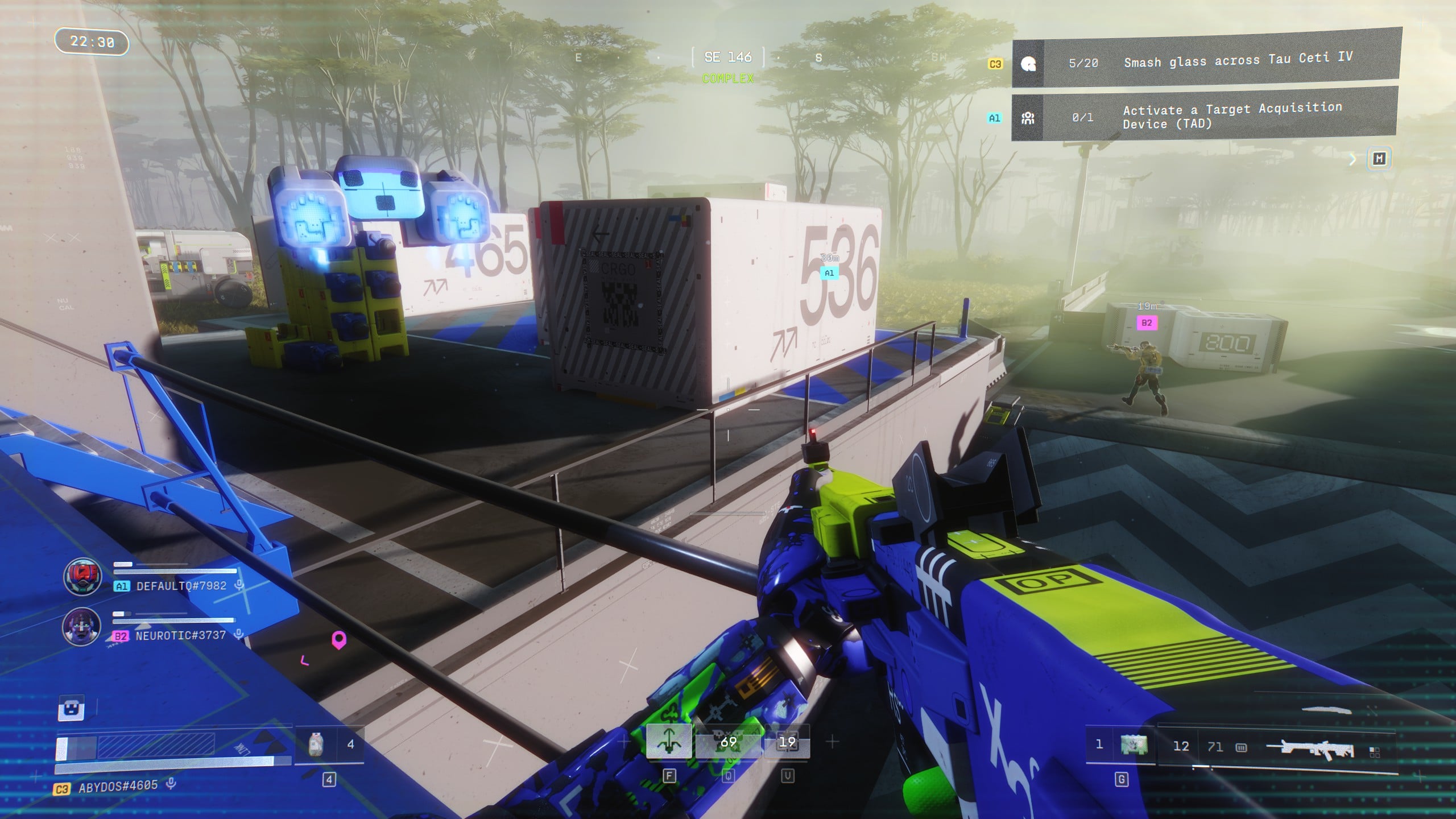Toggle the microphone icon beside ABYDOS#4605
The height and width of the screenshot is (819, 1456).
tap(171, 784)
